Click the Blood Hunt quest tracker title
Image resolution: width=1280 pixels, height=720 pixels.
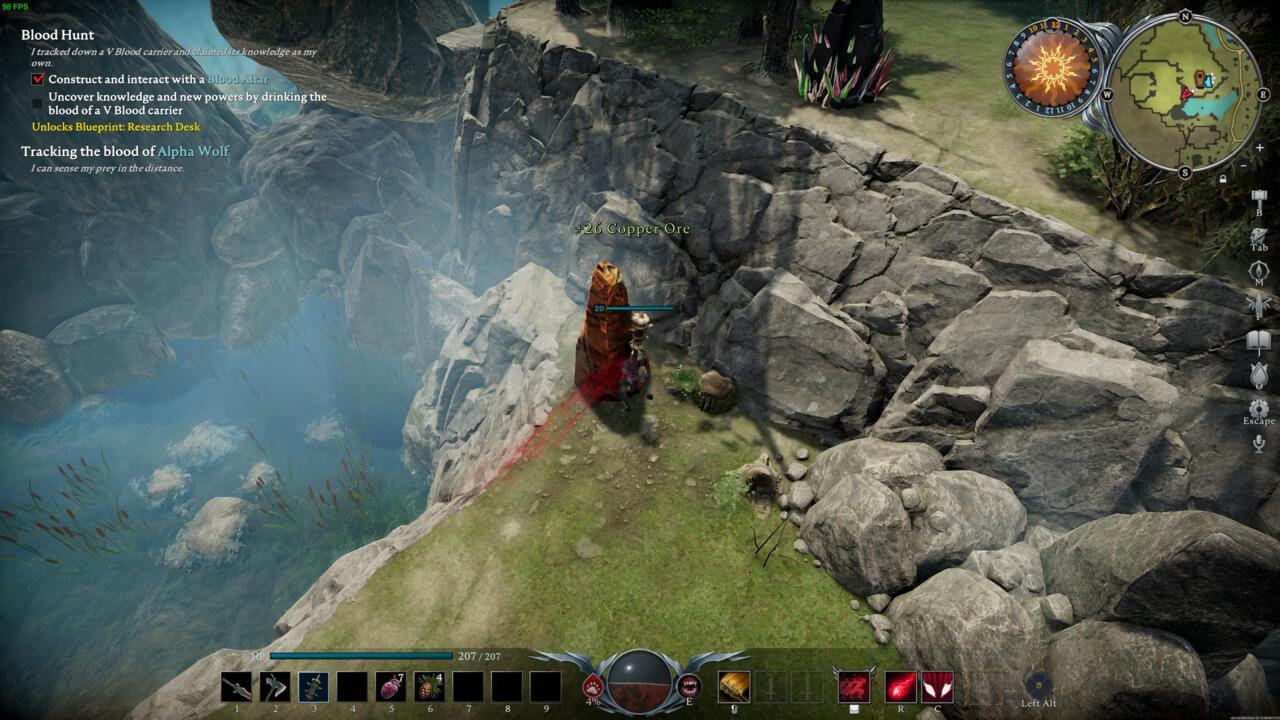(58, 35)
